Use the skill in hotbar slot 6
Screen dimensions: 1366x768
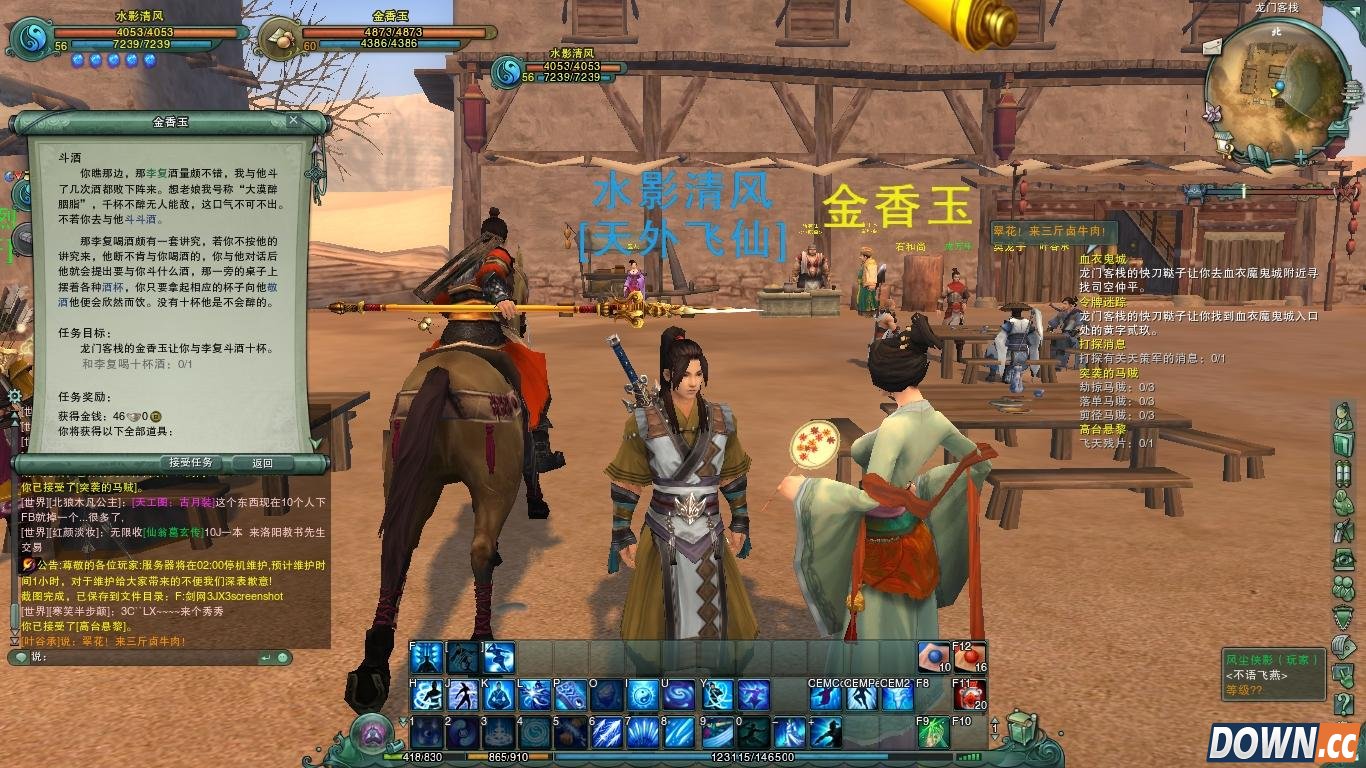coord(605,733)
